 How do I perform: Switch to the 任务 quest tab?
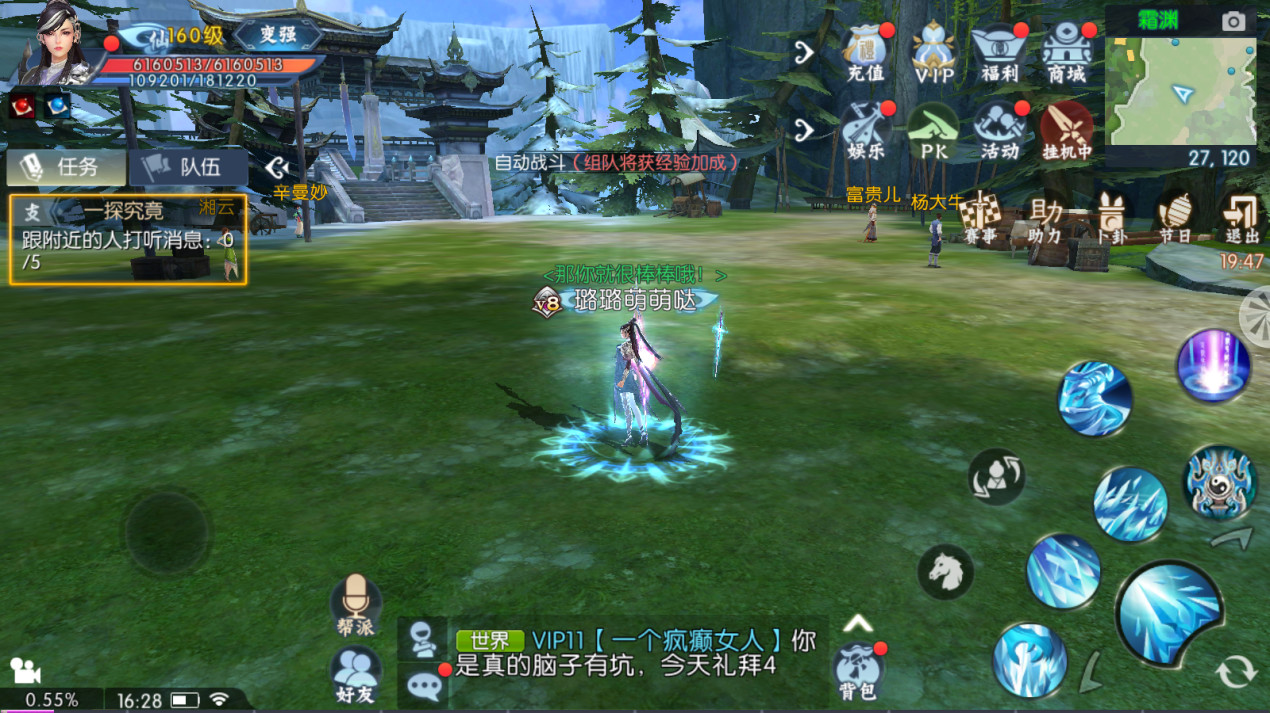[66, 167]
